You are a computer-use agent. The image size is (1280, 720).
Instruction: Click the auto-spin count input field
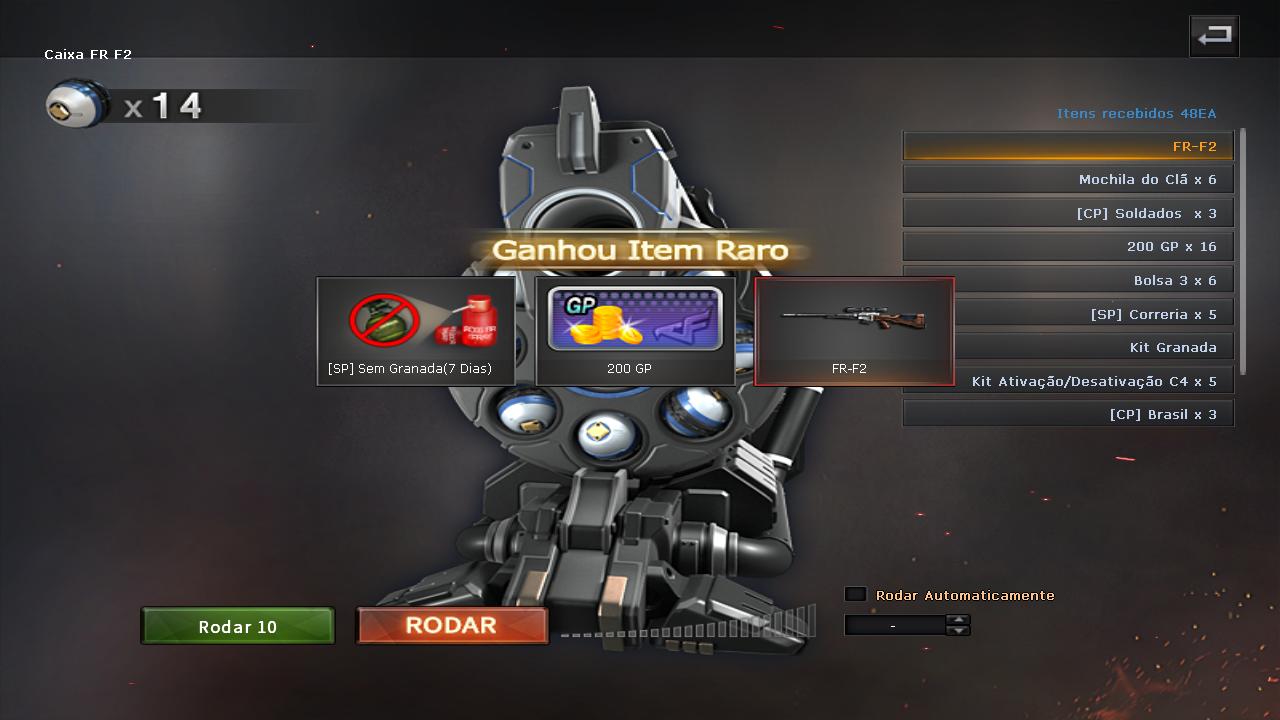(894, 625)
